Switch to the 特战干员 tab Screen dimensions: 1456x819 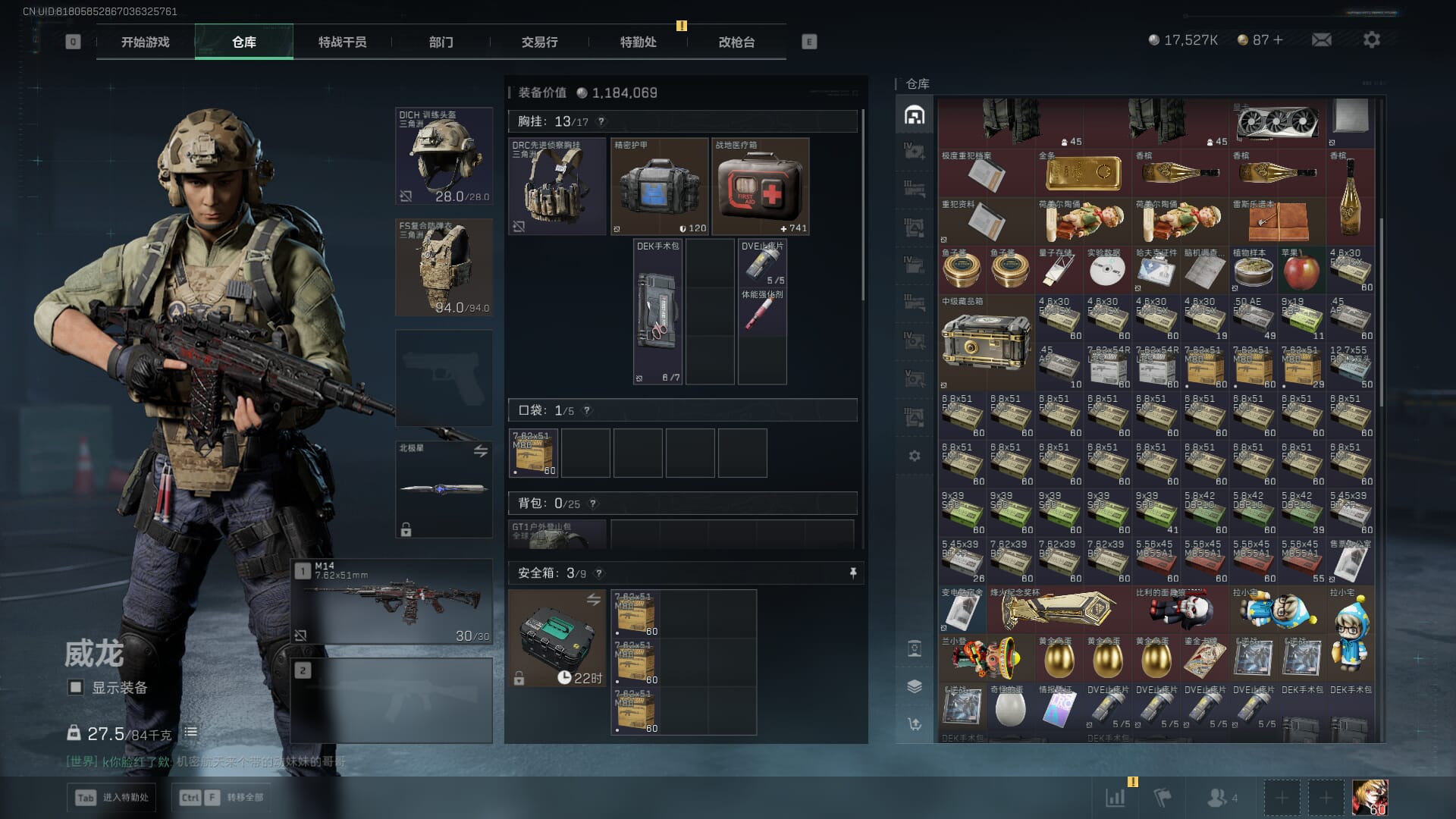(x=342, y=42)
